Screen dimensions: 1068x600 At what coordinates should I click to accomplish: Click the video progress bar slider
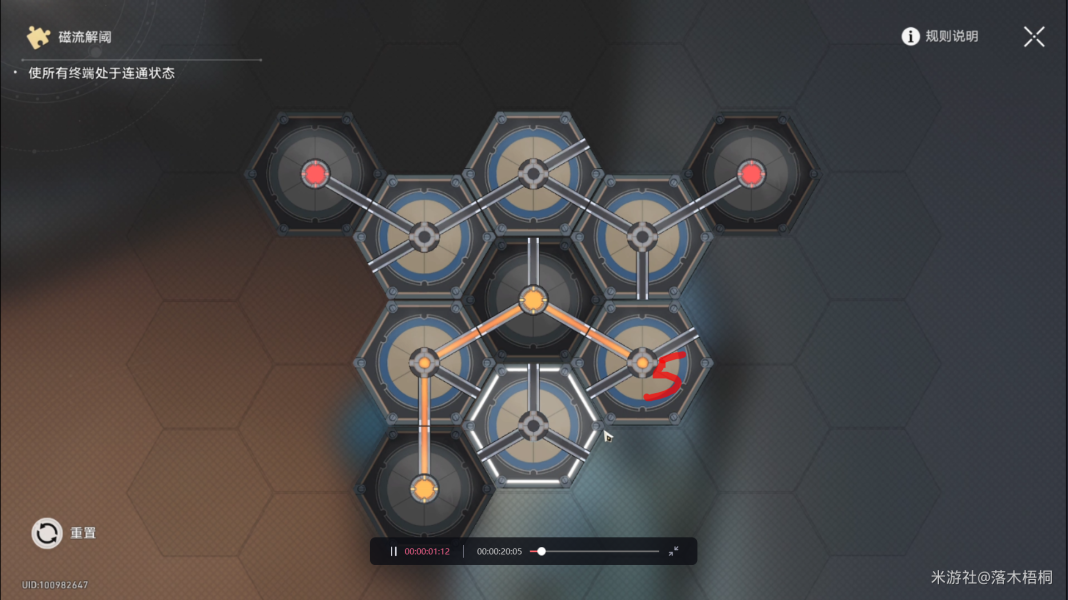click(541, 551)
